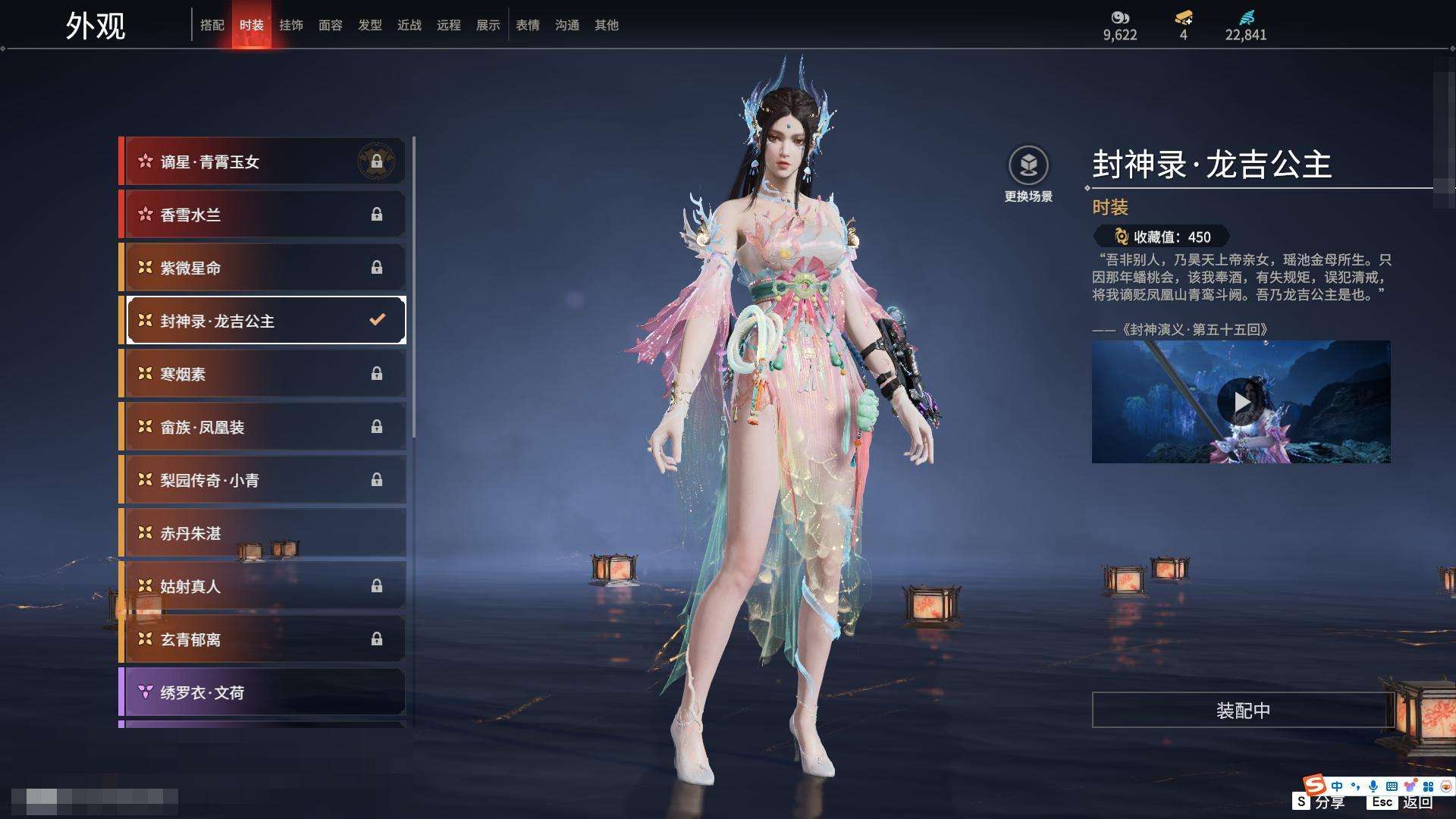Go to the 发型 tab
The height and width of the screenshot is (819, 1456).
[x=370, y=25]
